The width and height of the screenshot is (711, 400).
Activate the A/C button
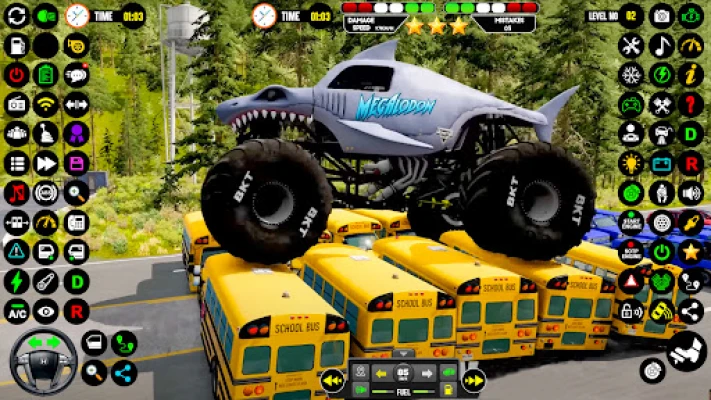click(x=16, y=311)
